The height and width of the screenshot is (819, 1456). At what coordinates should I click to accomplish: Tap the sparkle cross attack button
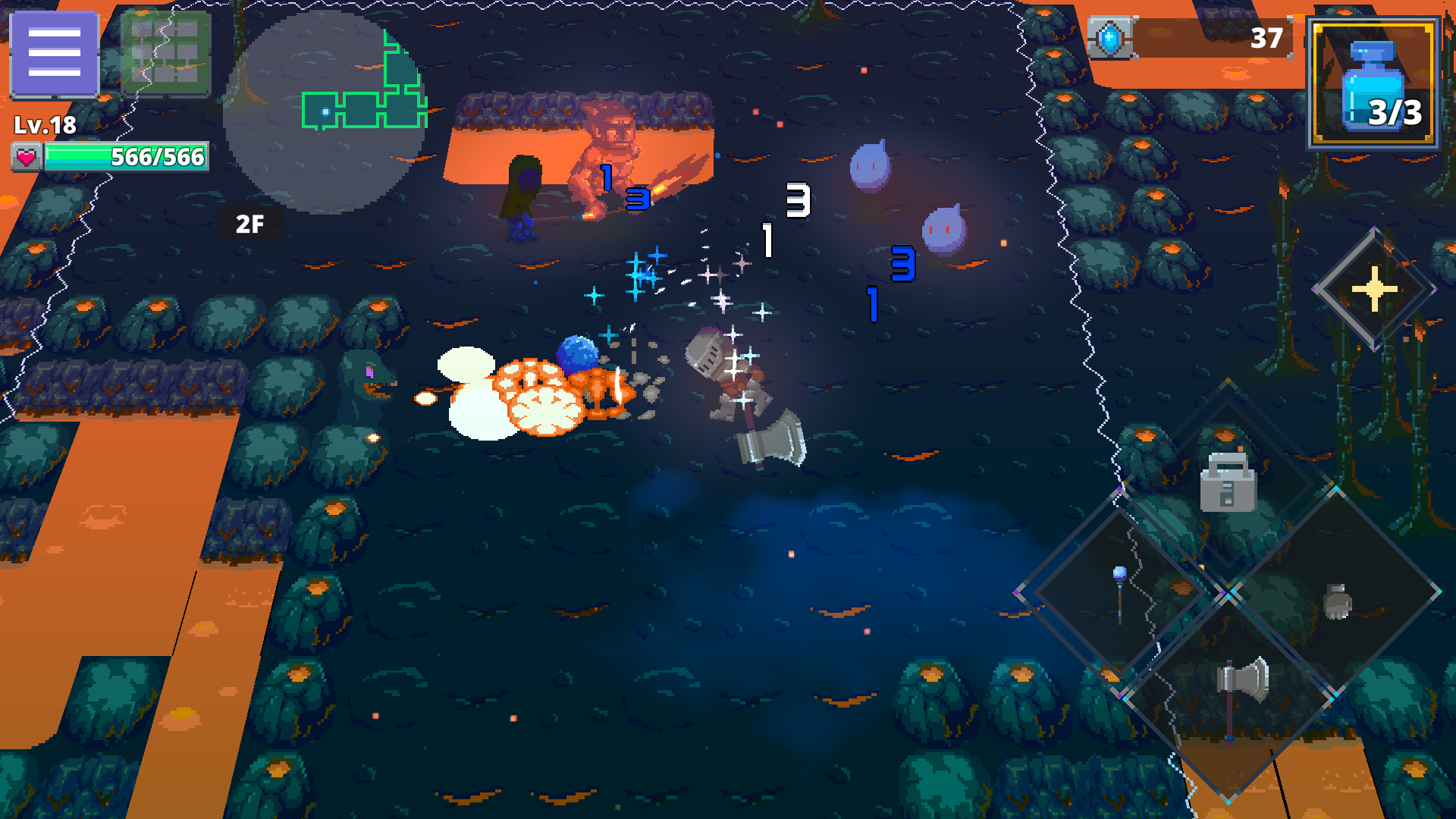(1374, 288)
